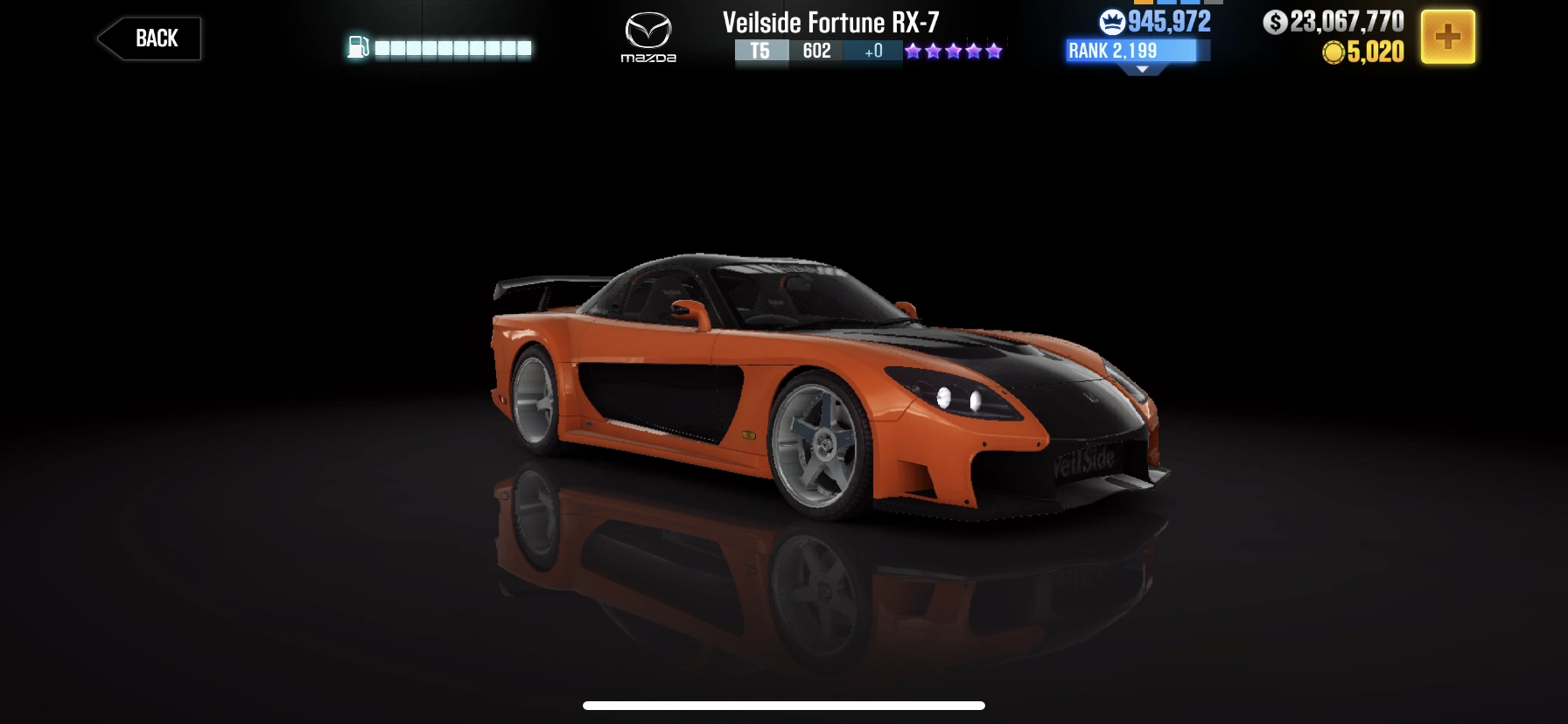Click the gold coin currency icon

click(x=1333, y=51)
